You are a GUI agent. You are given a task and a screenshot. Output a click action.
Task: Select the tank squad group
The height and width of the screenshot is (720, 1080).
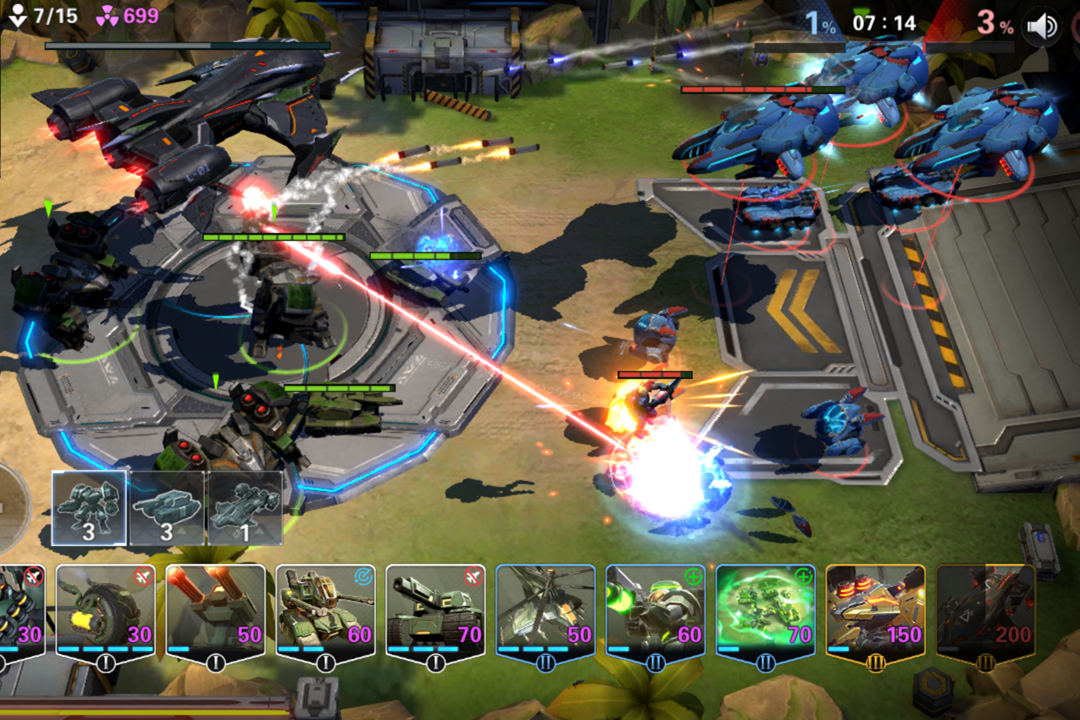pos(167,508)
